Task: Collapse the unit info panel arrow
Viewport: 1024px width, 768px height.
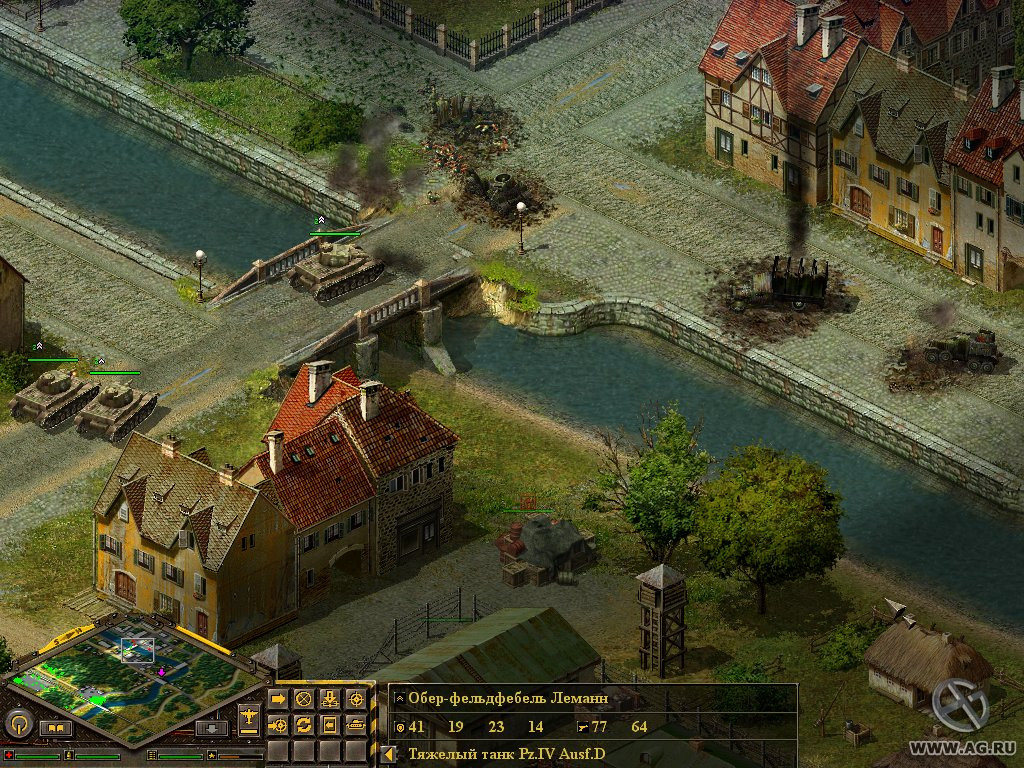Action: click(387, 754)
